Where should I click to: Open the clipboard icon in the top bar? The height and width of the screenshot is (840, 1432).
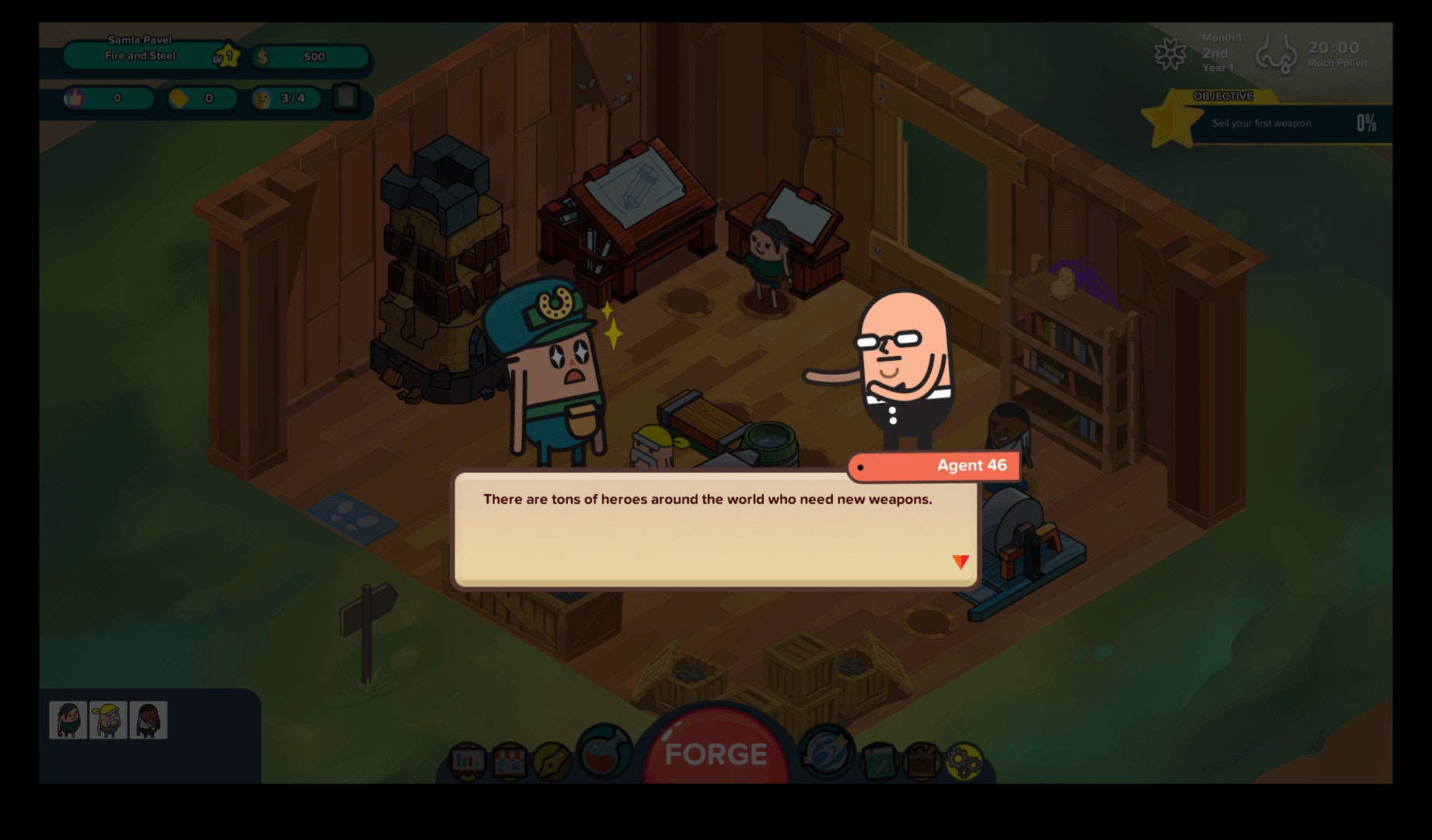346,98
